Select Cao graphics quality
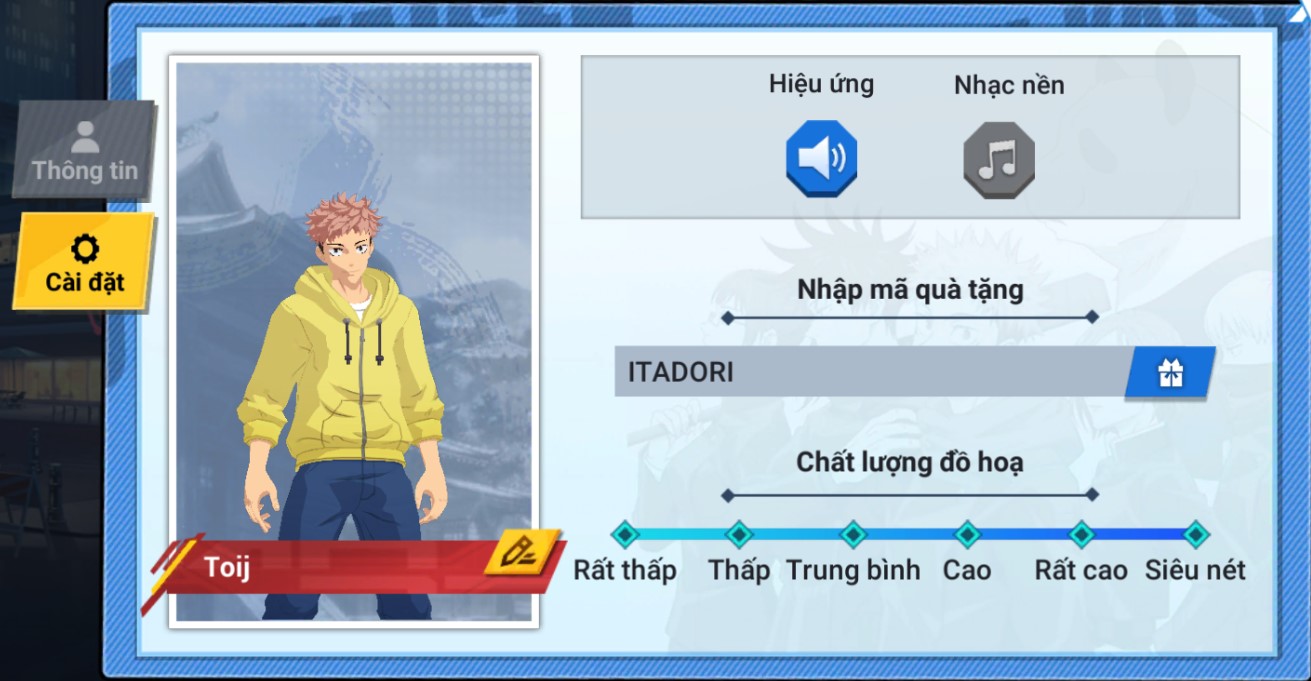 967,534
